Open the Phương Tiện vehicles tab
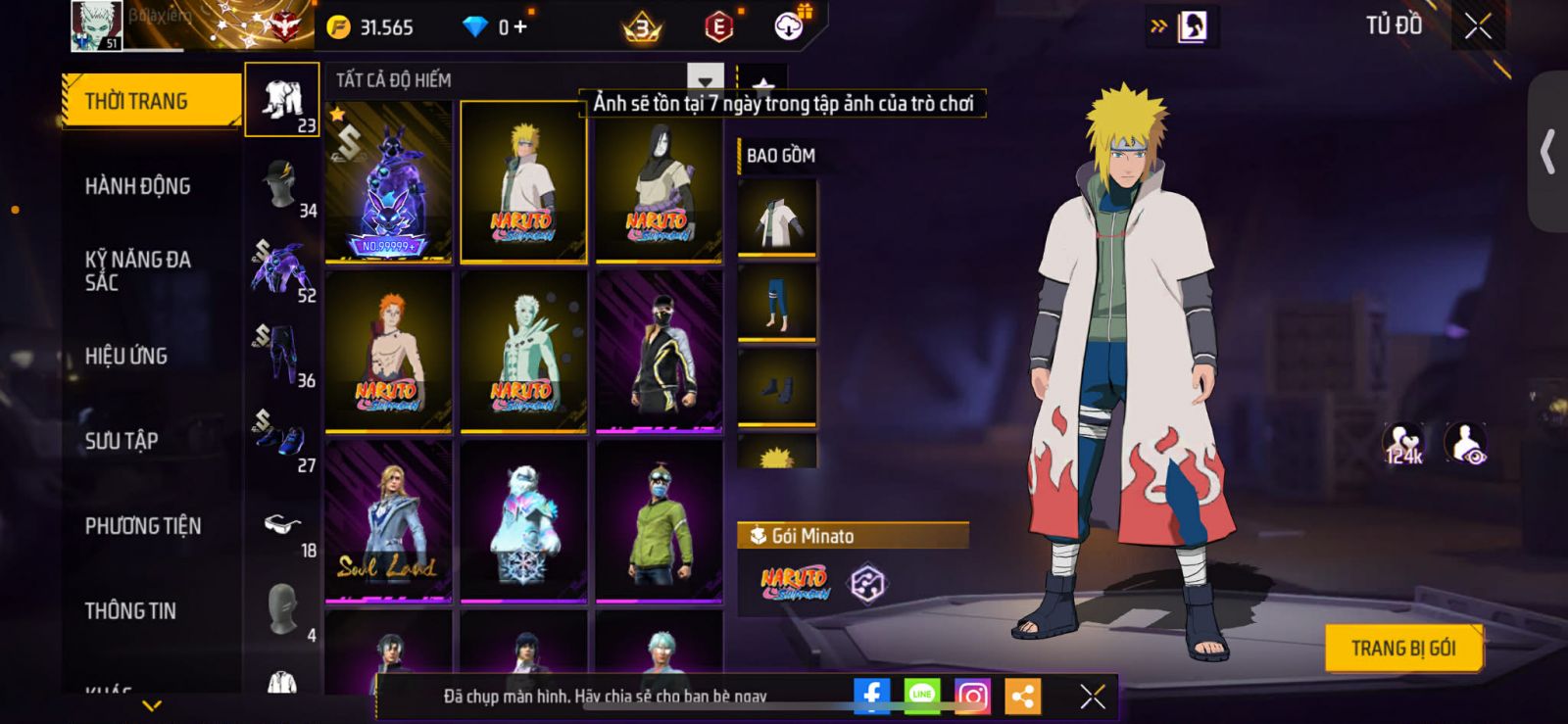The height and width of the screenshot is (724, 1568). (143, 526)
